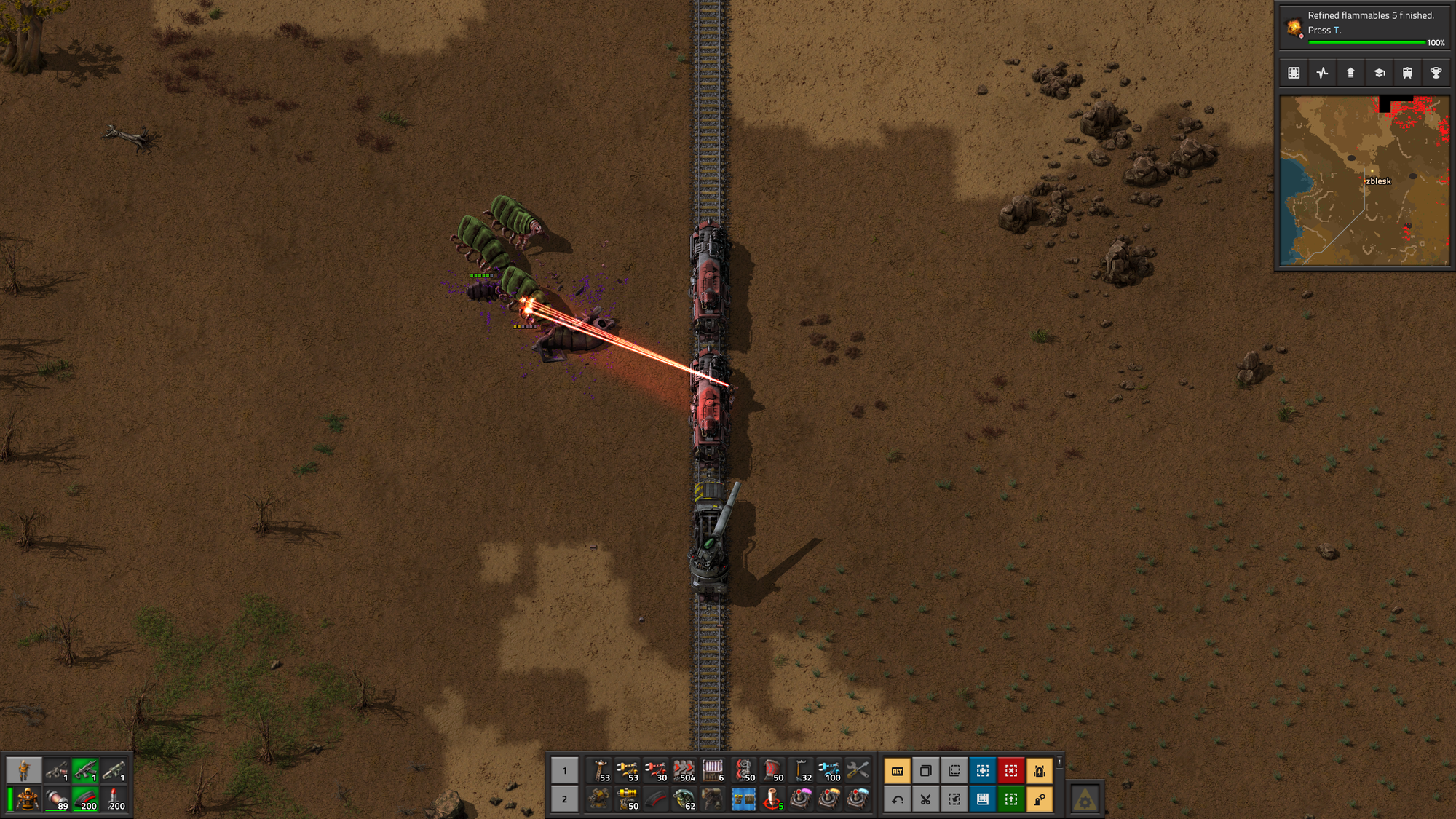Screen dimensions: 1456x819
Task: Open tips via the graduation cap icon
Action: point(1379,73)
